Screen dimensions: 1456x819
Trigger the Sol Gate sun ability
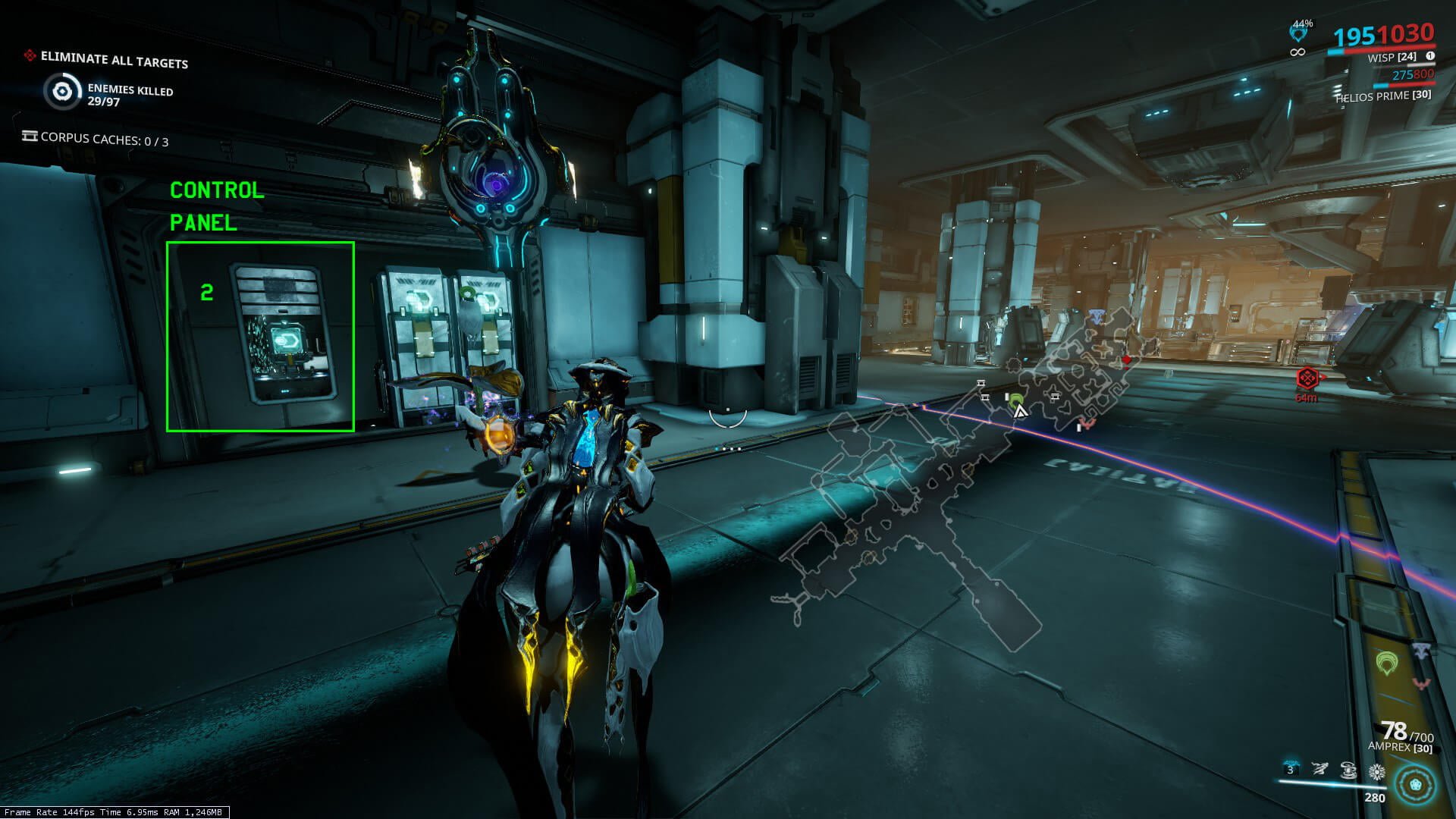pos(1376,772)
